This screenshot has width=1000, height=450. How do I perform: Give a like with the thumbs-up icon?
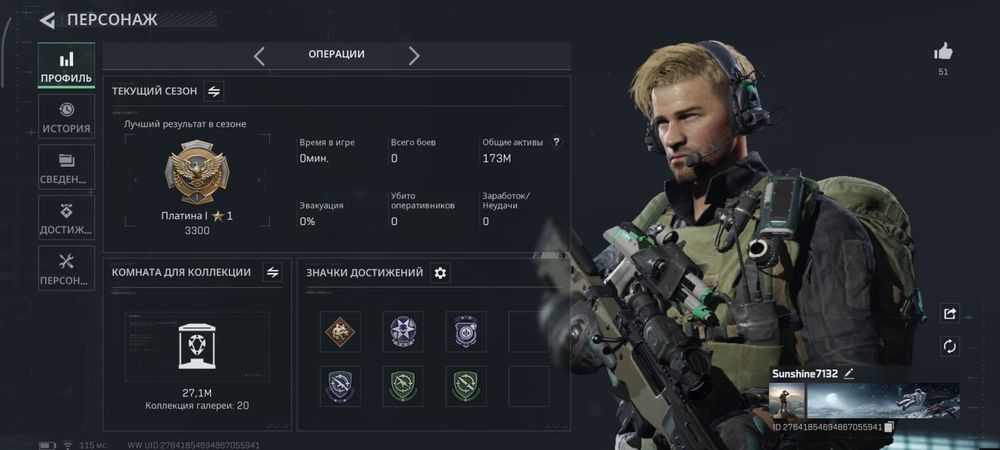(943, 52)
